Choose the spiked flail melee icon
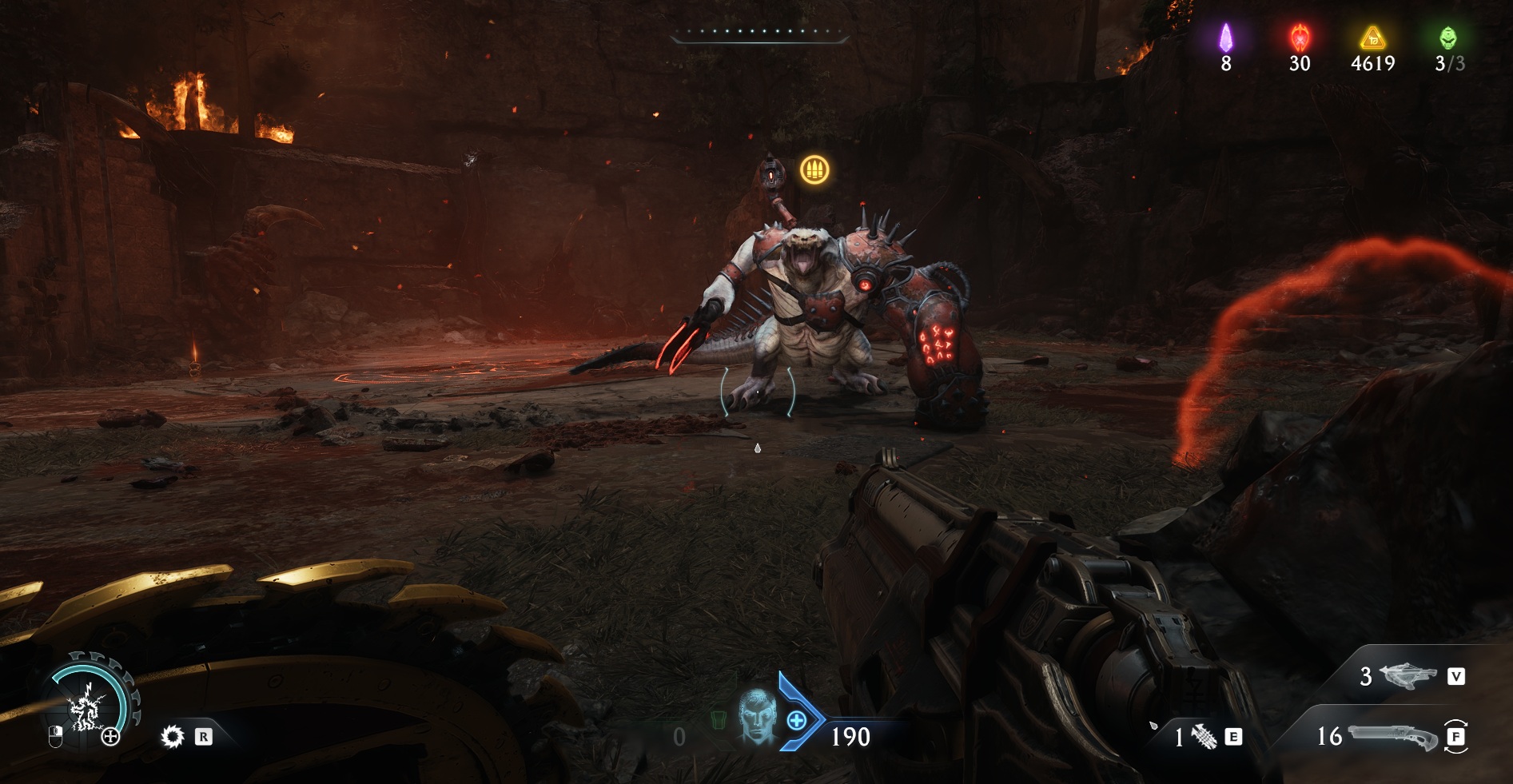This screenshot has height=784, width=1513. pos(1204,736)
